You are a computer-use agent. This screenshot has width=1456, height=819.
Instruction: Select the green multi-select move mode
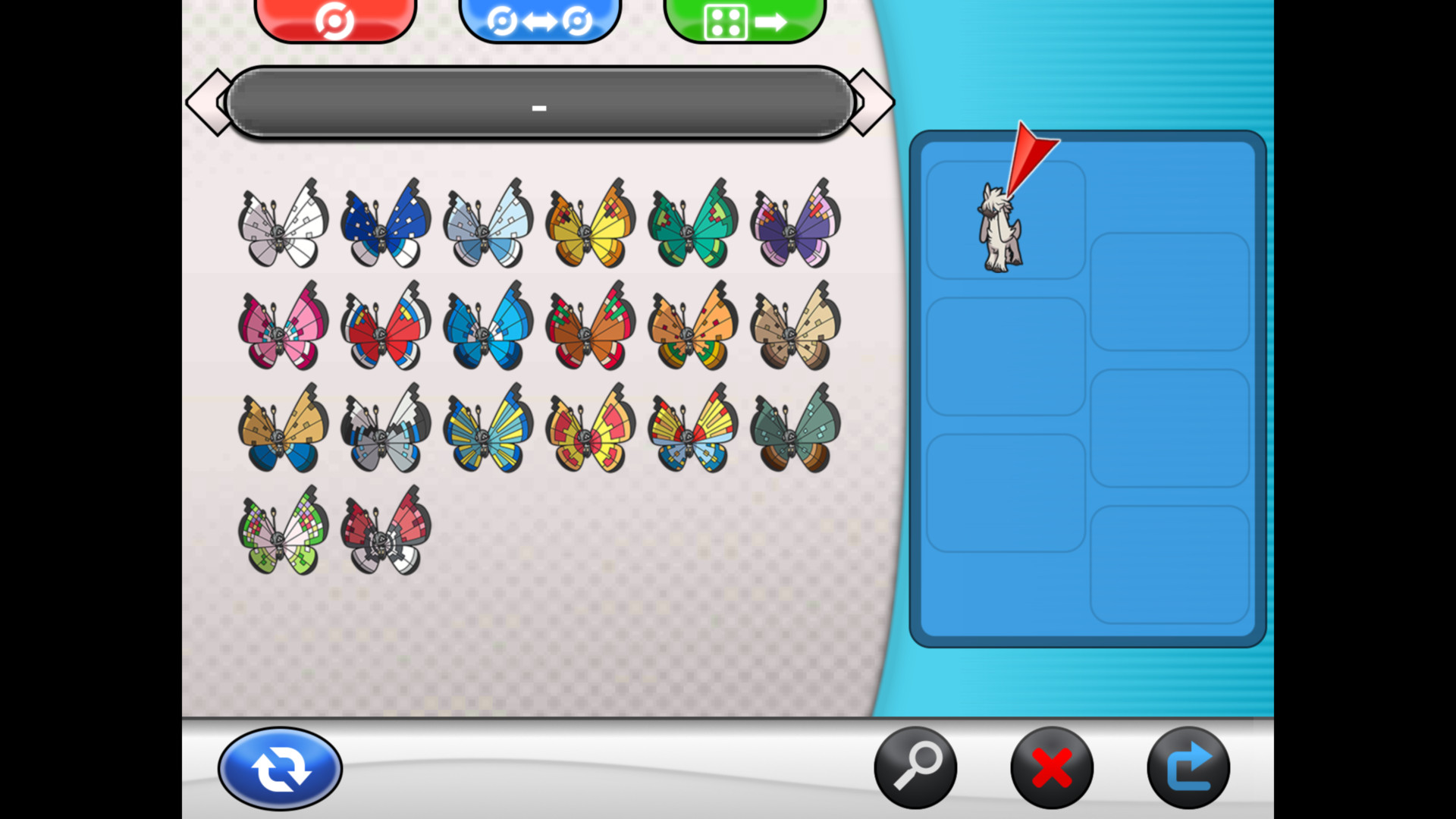[x=744, y=19]
